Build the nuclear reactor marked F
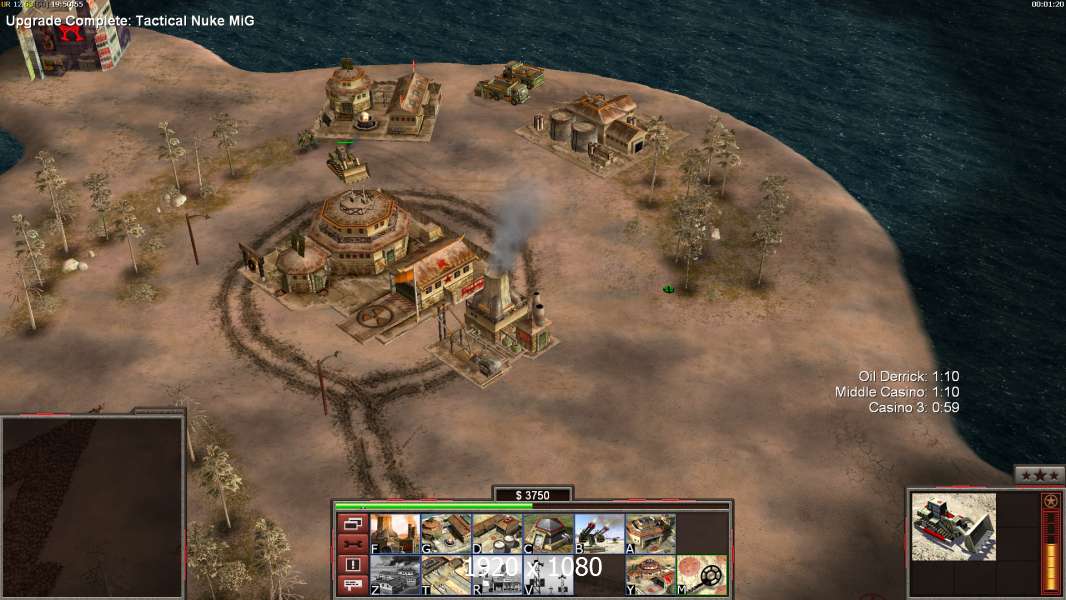This screenshot has height=600, width=1066. click(x=394, y=534)
